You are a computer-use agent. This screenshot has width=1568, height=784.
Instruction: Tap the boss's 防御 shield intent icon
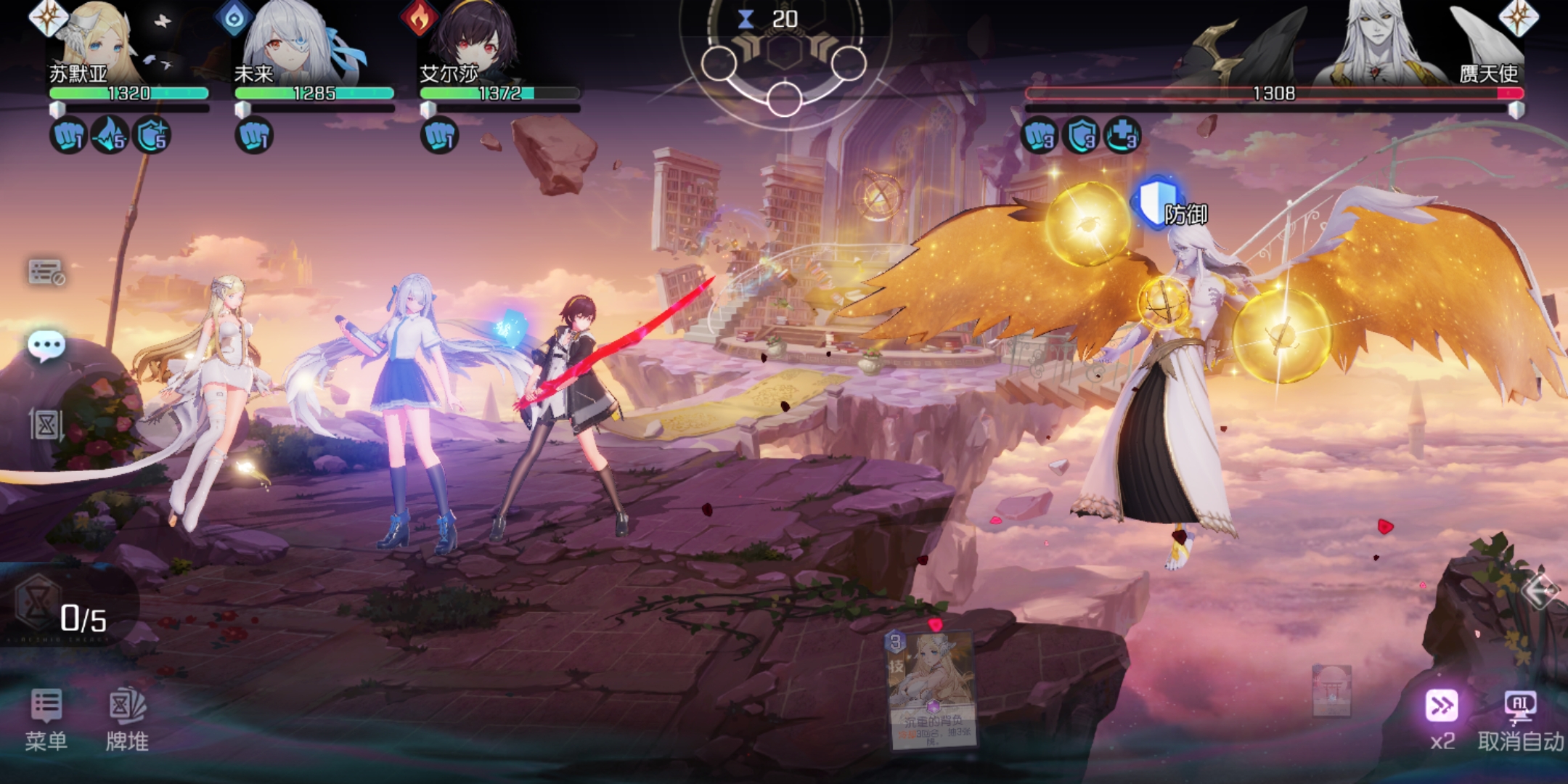(1158, 202)
